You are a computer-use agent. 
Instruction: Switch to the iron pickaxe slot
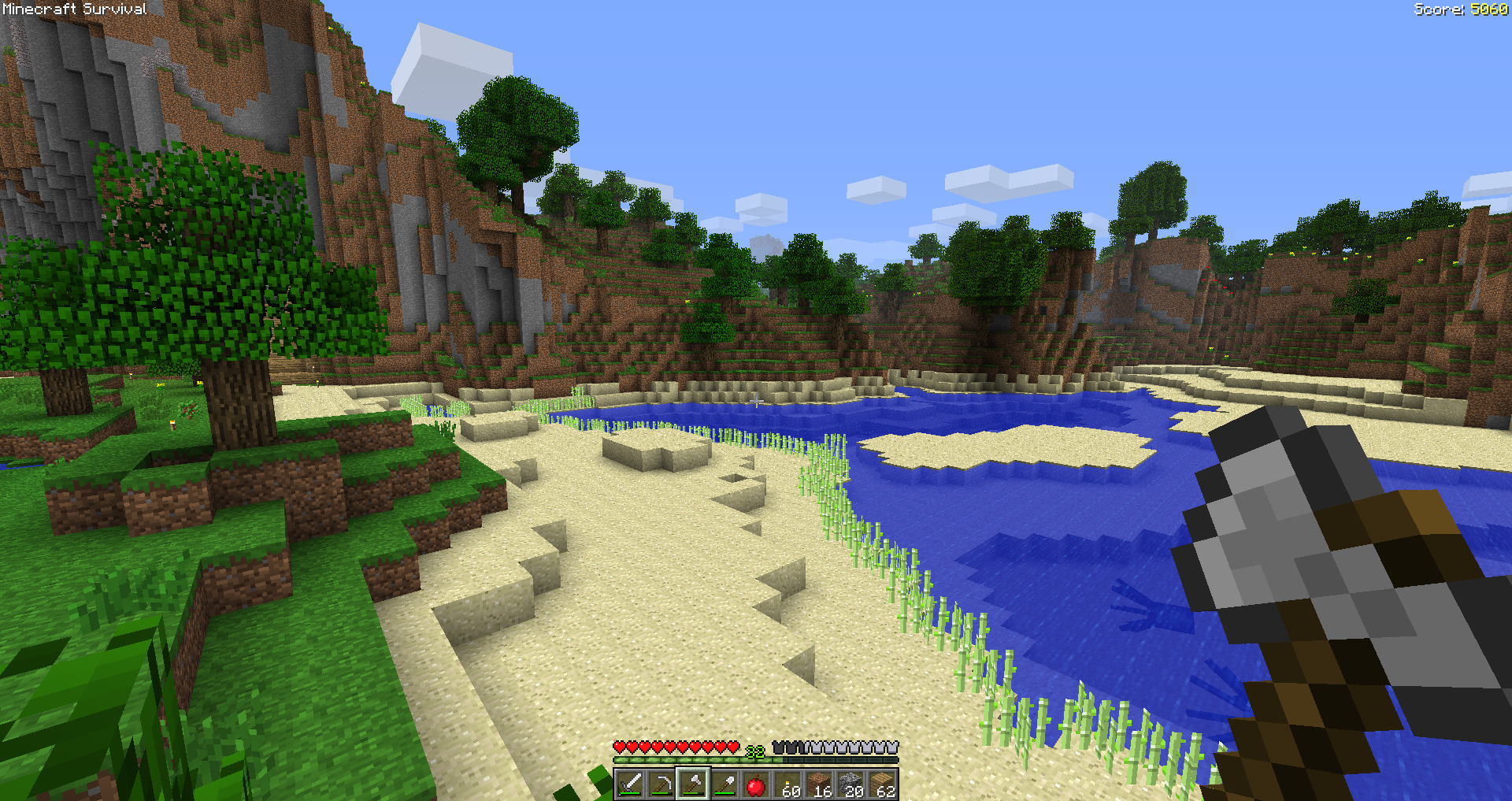pyautogui.click(x=661, y=784)
